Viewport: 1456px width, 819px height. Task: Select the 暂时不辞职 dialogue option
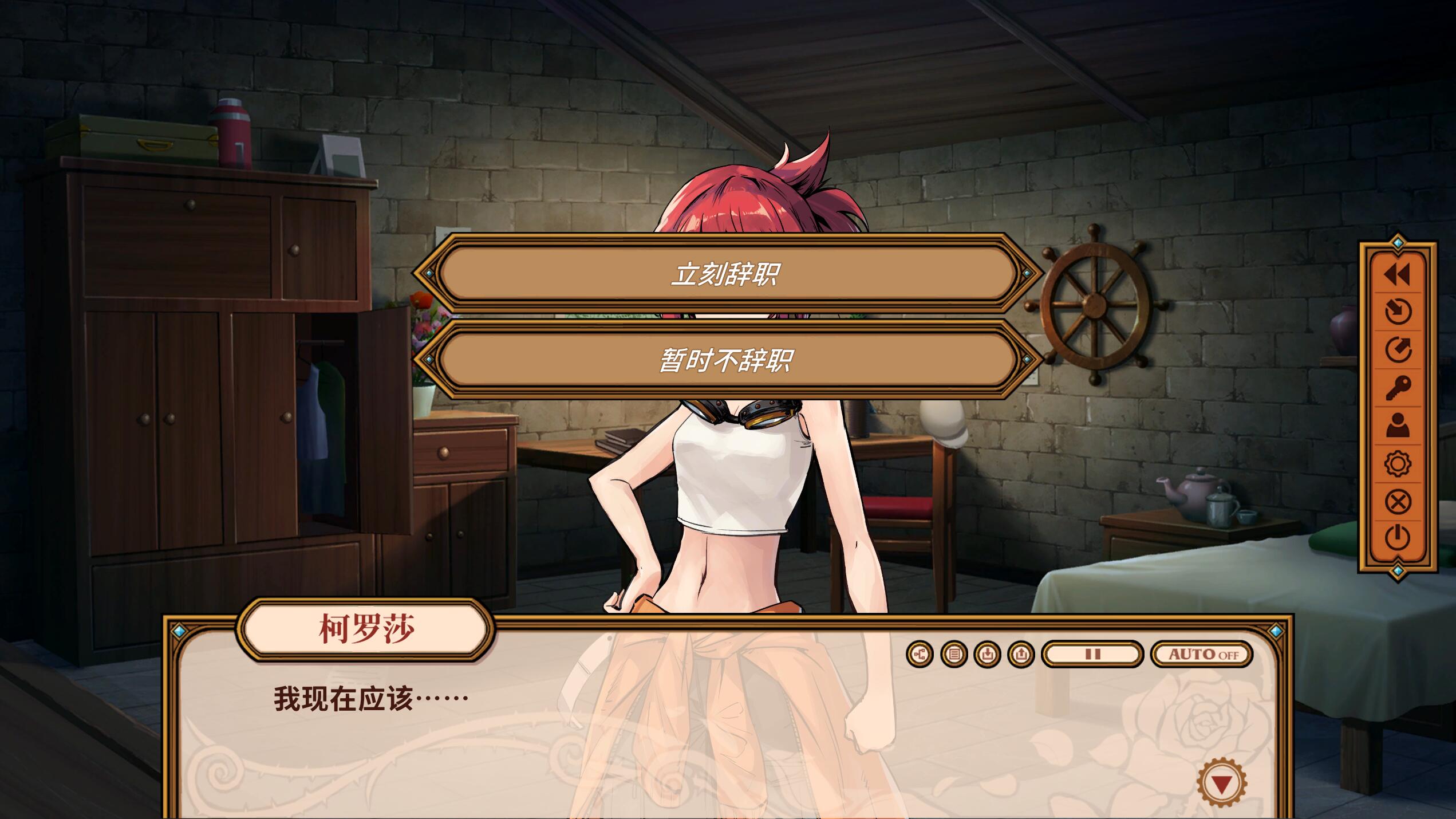tap(726, 360)
